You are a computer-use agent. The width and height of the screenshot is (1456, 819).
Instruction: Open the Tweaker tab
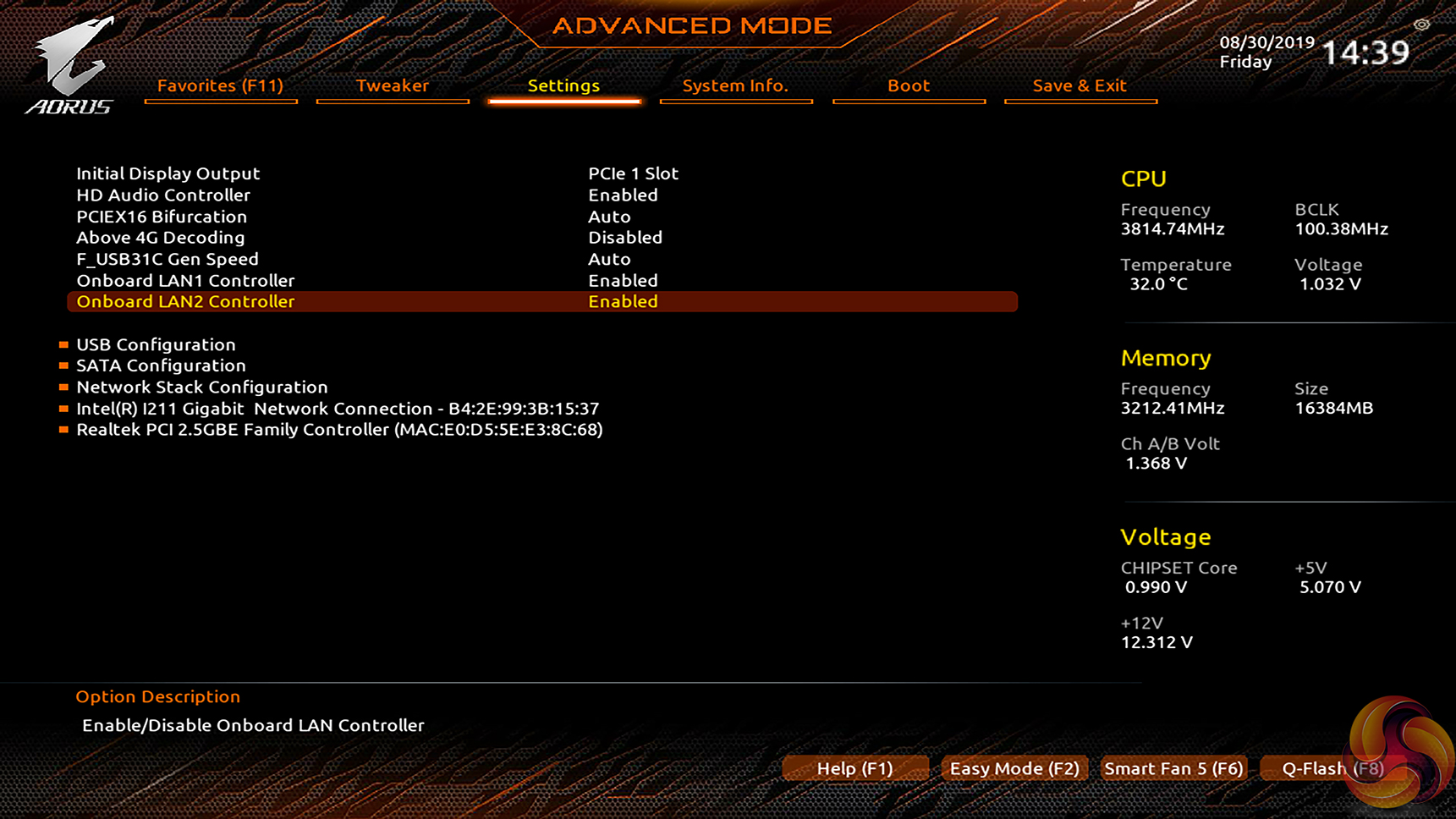(x=392, y=85)
